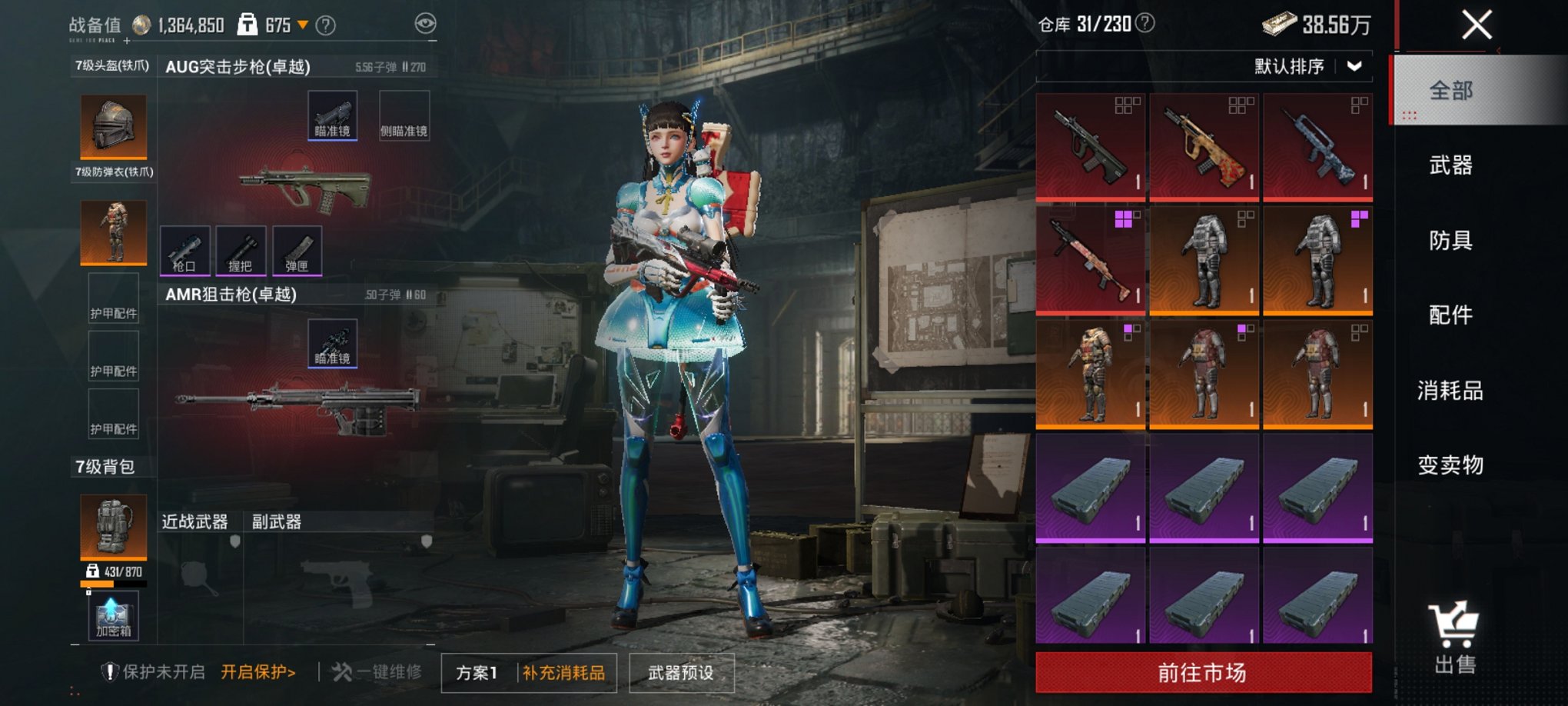Viewport: 1568px width, 706px height.
Task: Select loadout 方案1
Action: [477, 673]
